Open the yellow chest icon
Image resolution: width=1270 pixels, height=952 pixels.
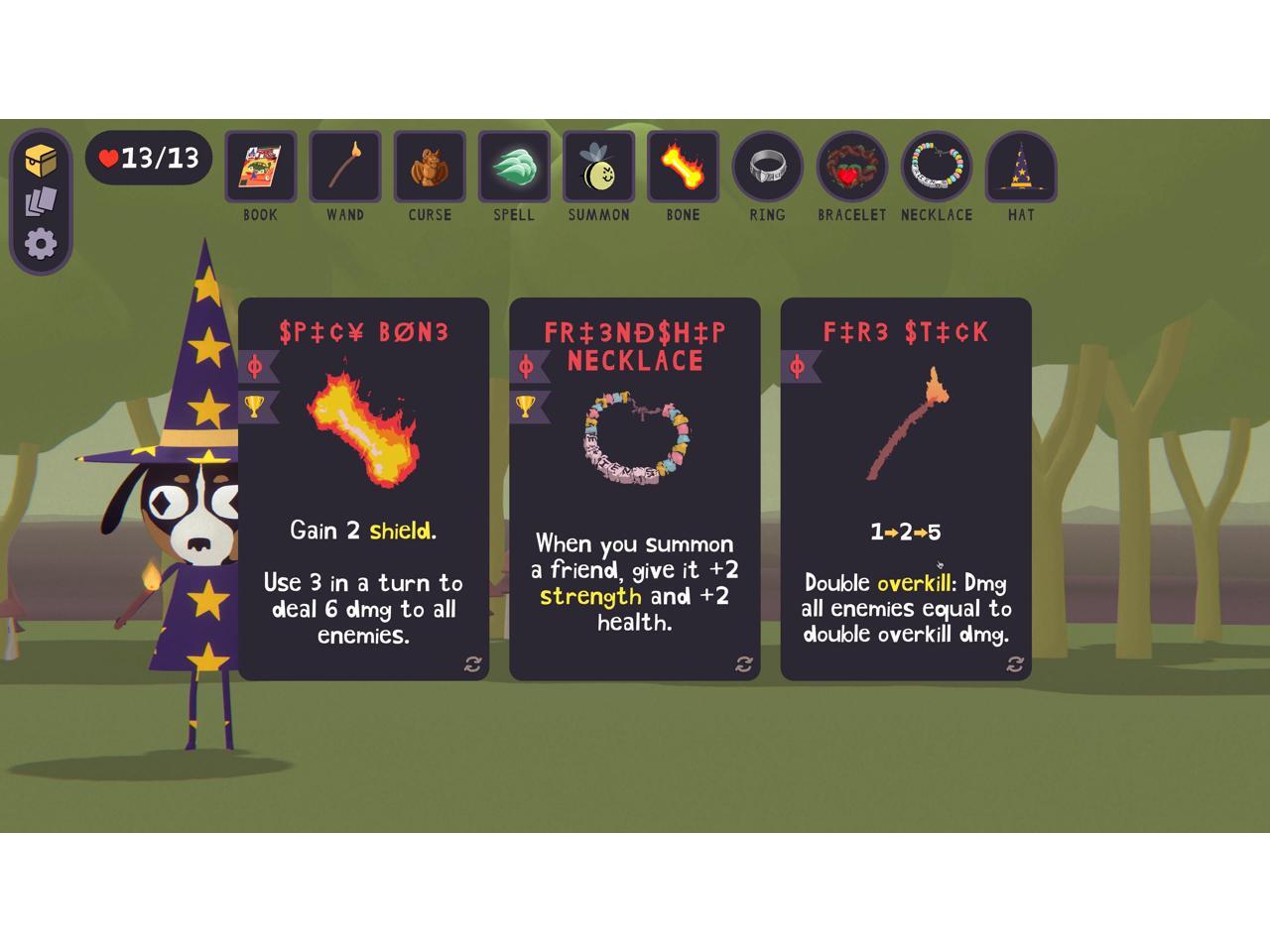pyautogui.click(x=41, y=160)
